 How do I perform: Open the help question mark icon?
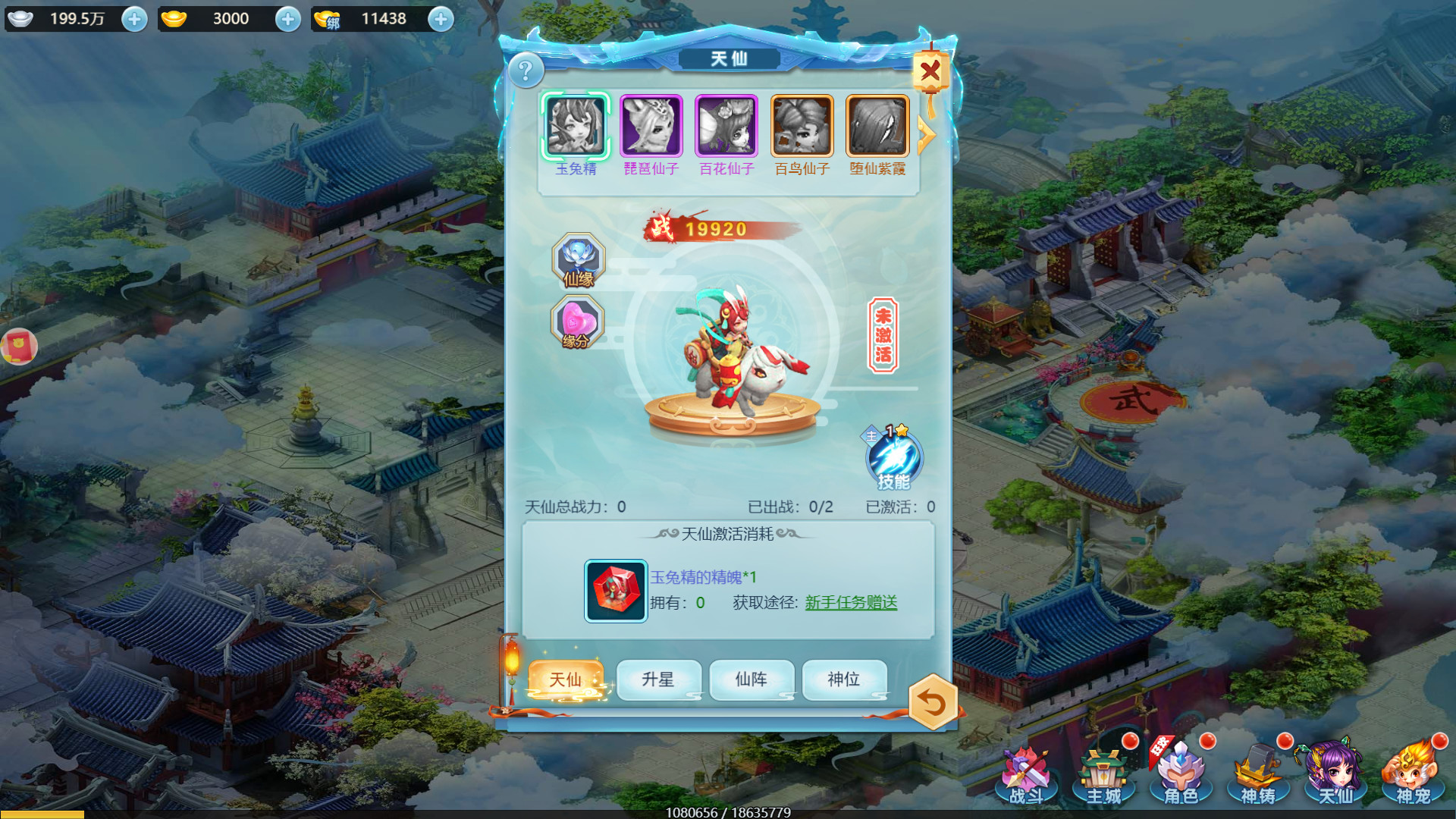click(x=528, y=71)
